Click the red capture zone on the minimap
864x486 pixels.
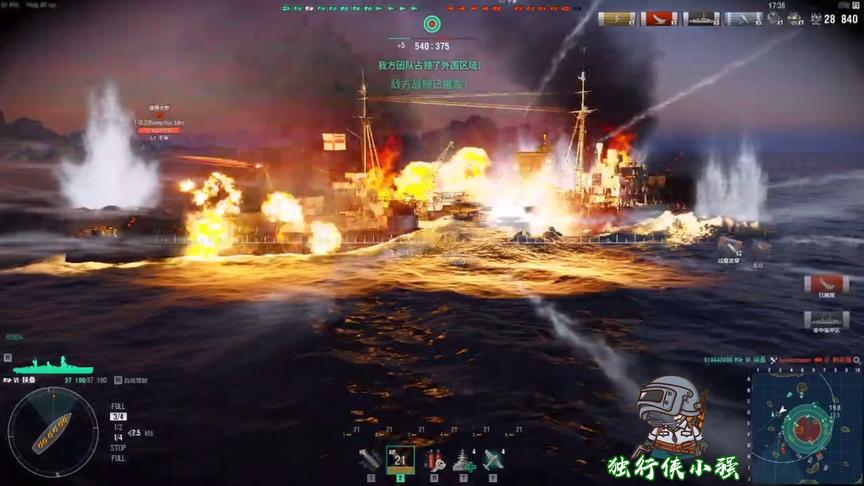[807, 429]
